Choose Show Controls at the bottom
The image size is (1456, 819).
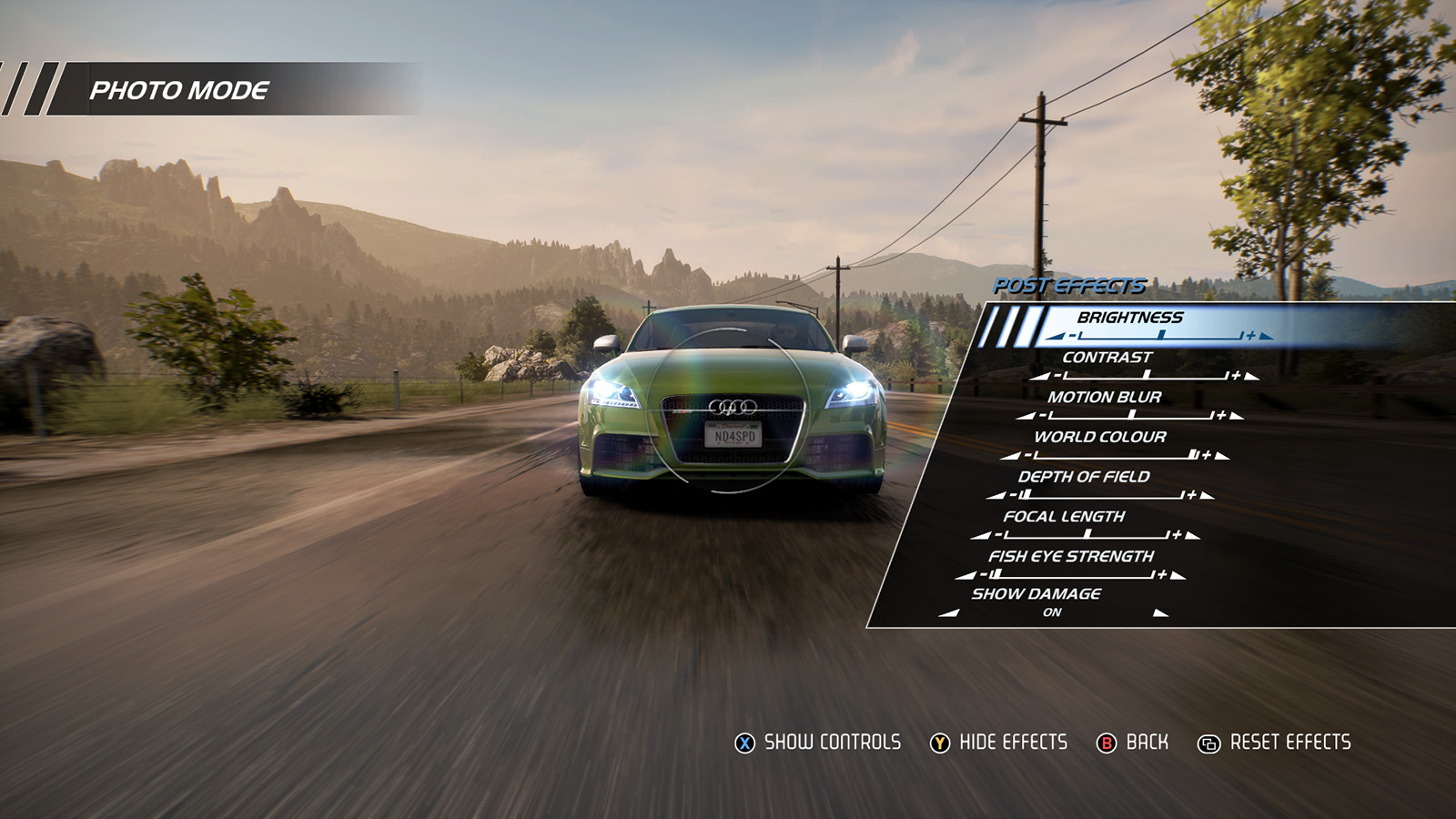coord(817,743)
